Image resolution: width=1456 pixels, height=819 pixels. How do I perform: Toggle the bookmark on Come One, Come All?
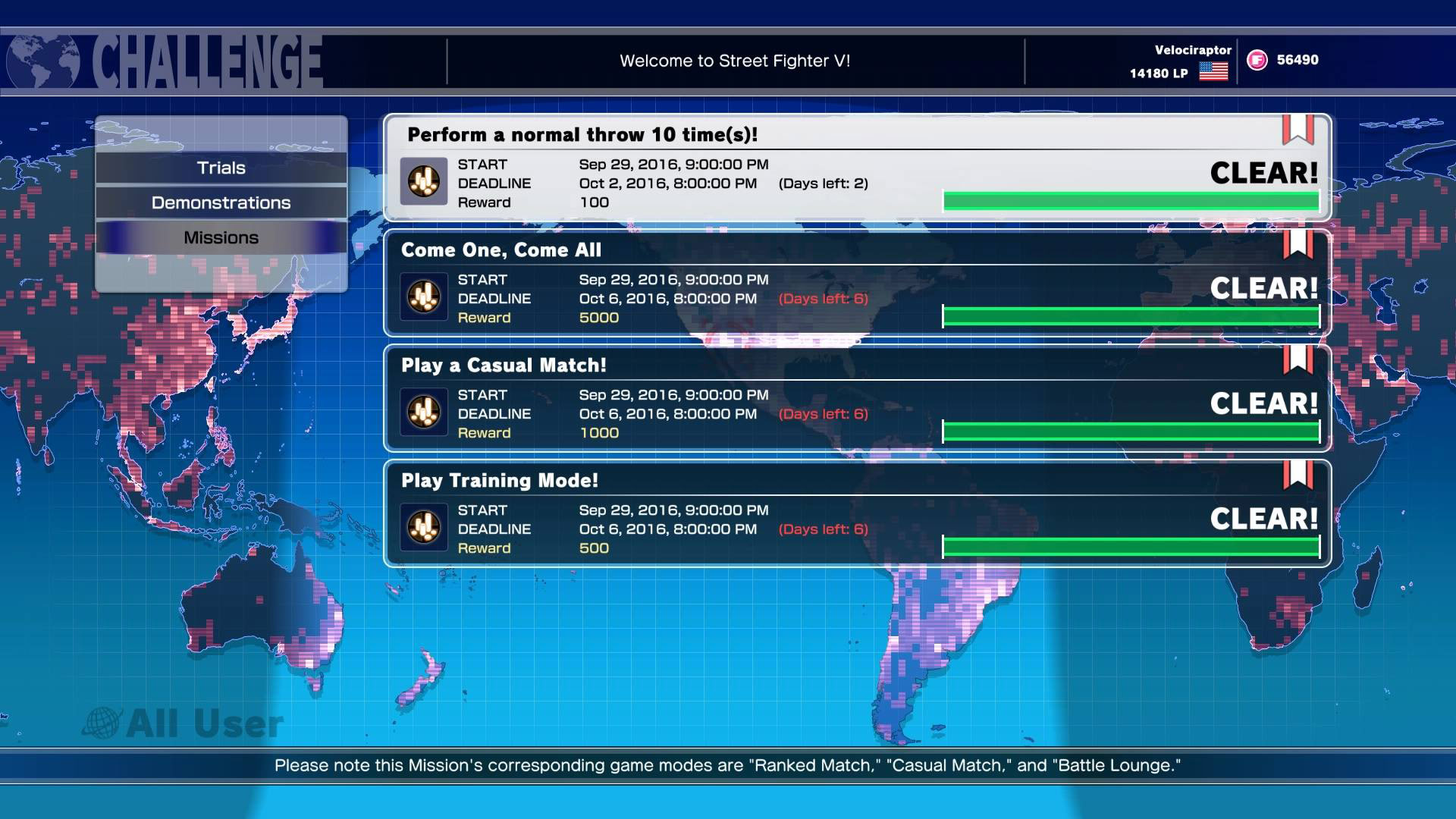pyautogui.click(x=1300, y=246)
